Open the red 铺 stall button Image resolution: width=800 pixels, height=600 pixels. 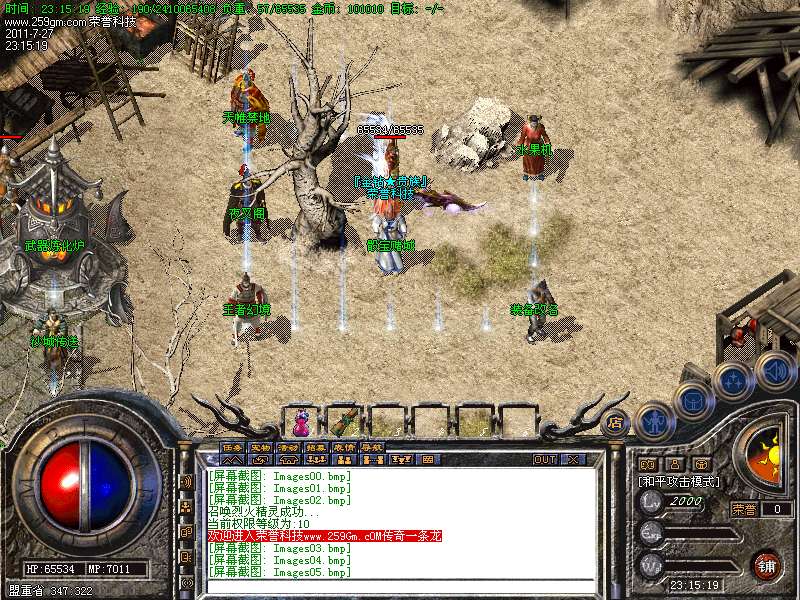pos(766,565)
